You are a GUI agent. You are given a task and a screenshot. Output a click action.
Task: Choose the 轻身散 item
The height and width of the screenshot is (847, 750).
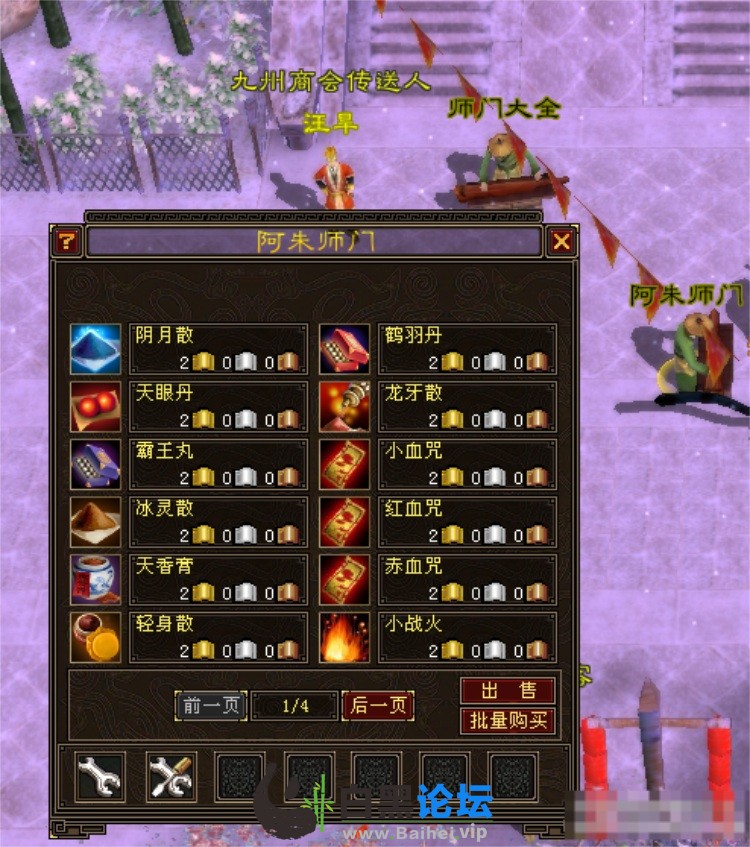tap(96, 638)
